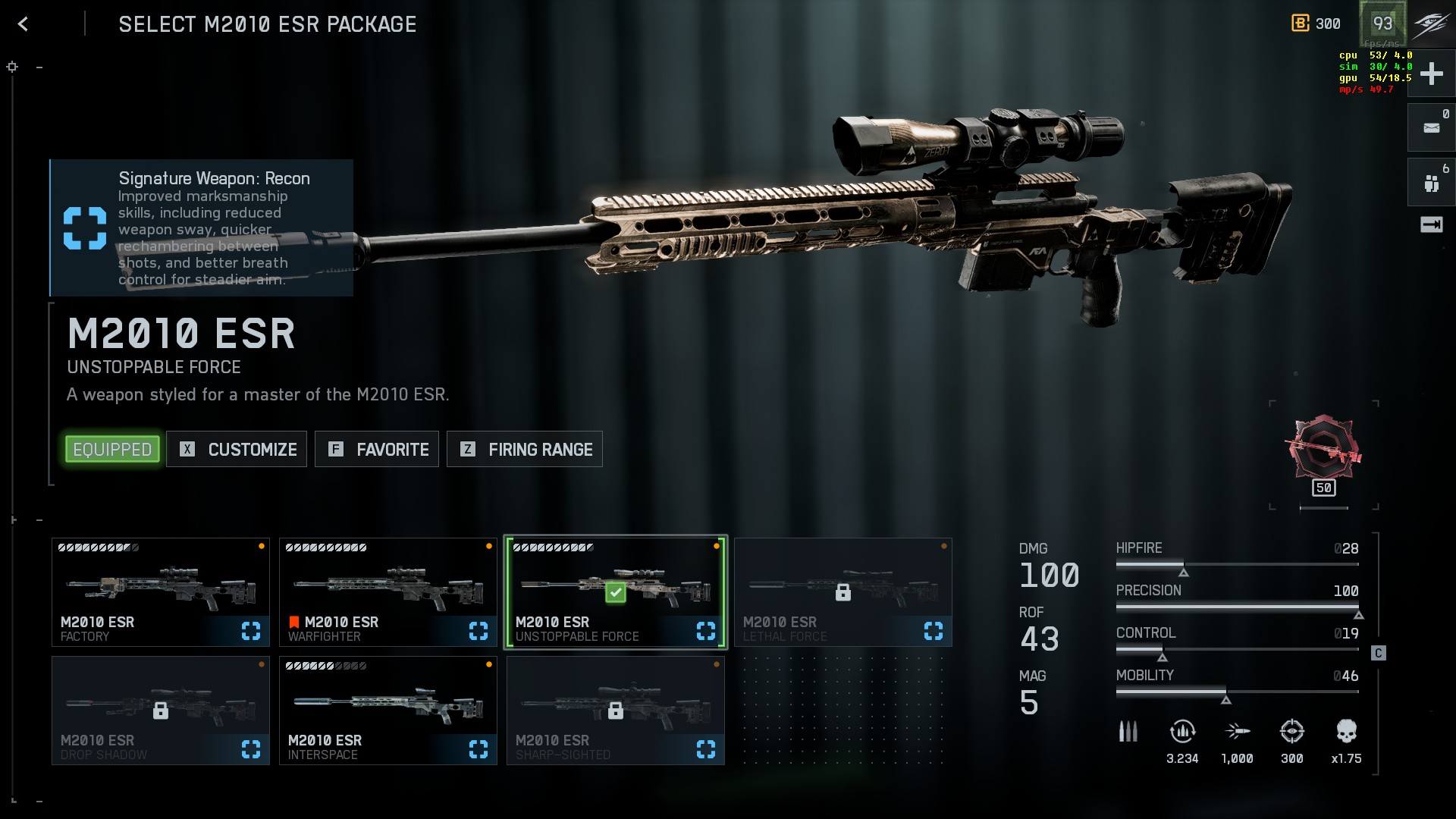
Task: Select the Unstoppable Force package tile
Action: [616, 592]
